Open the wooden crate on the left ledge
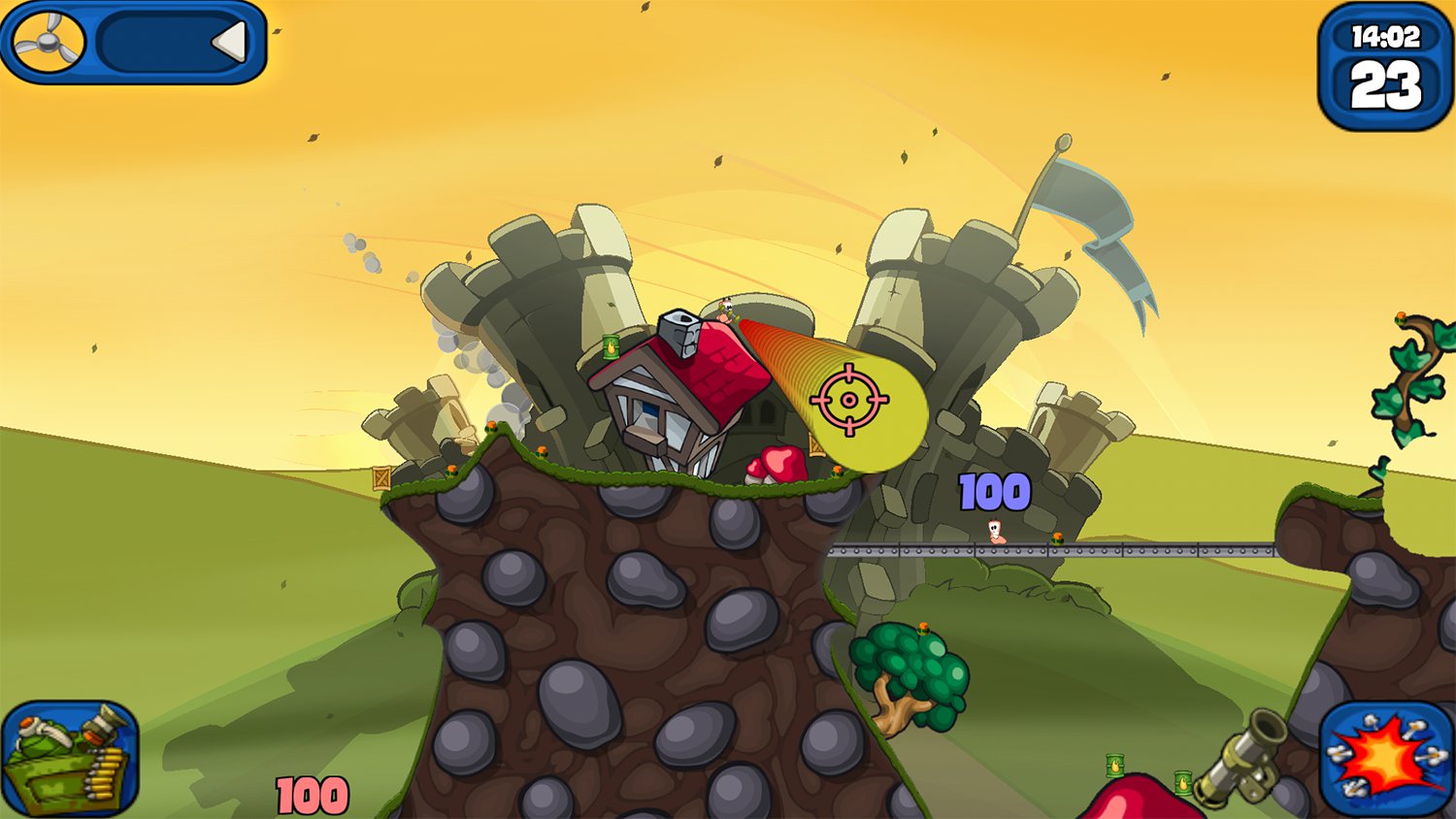 click(381, 476)
